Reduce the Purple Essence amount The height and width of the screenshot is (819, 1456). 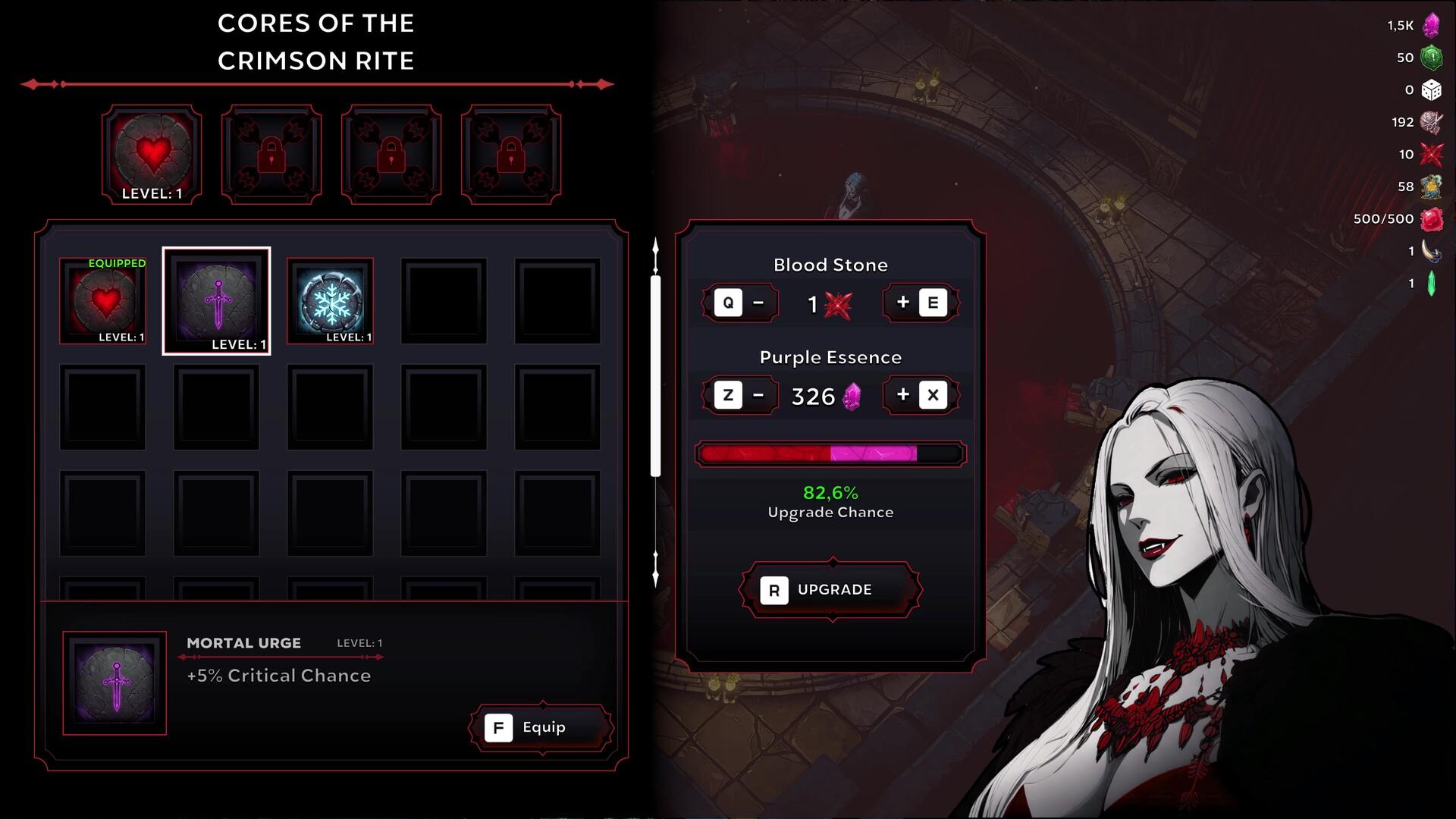point(741,395)
